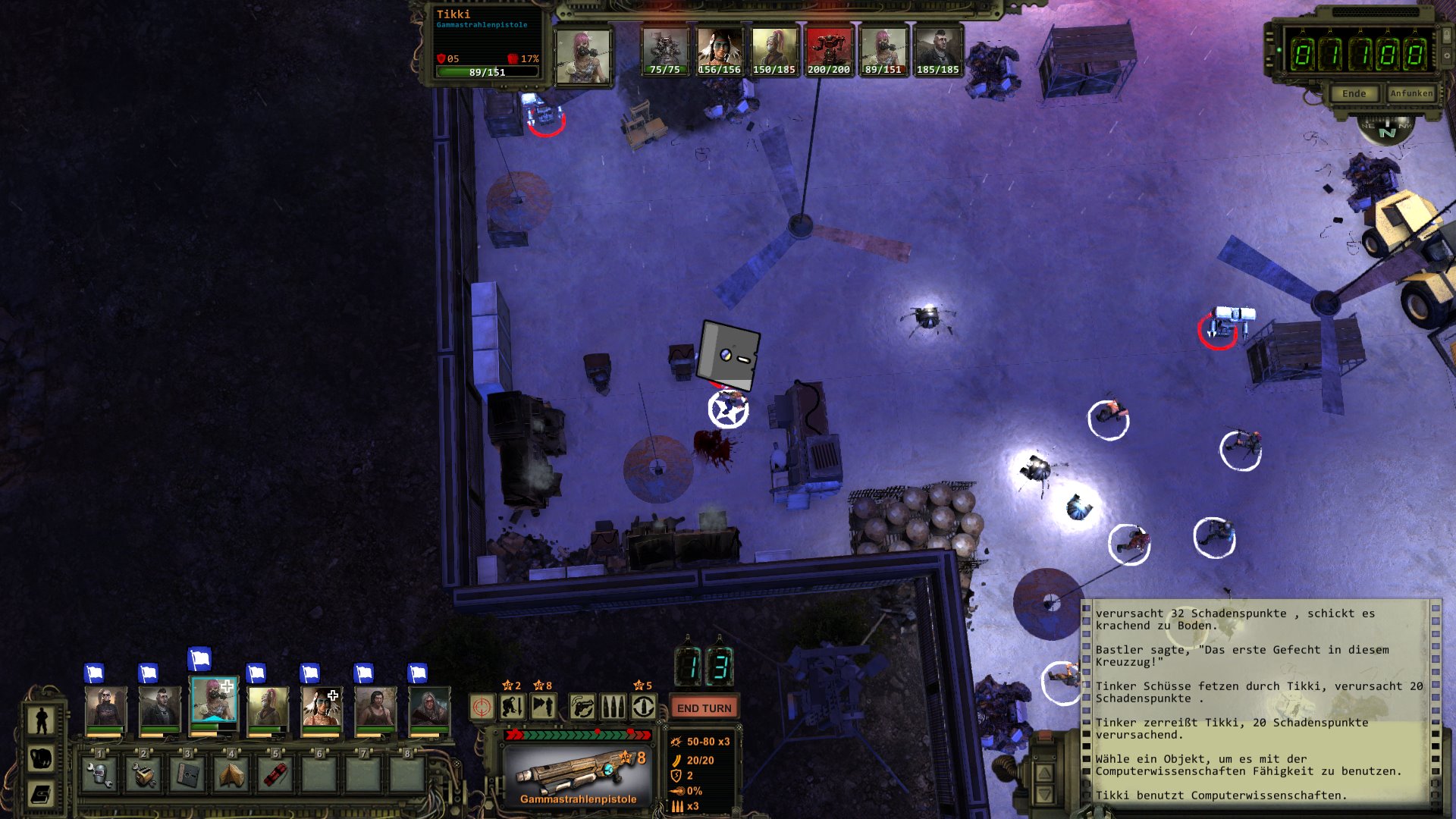Use the red dynamite hotbar slot

[x=275, y=775]
